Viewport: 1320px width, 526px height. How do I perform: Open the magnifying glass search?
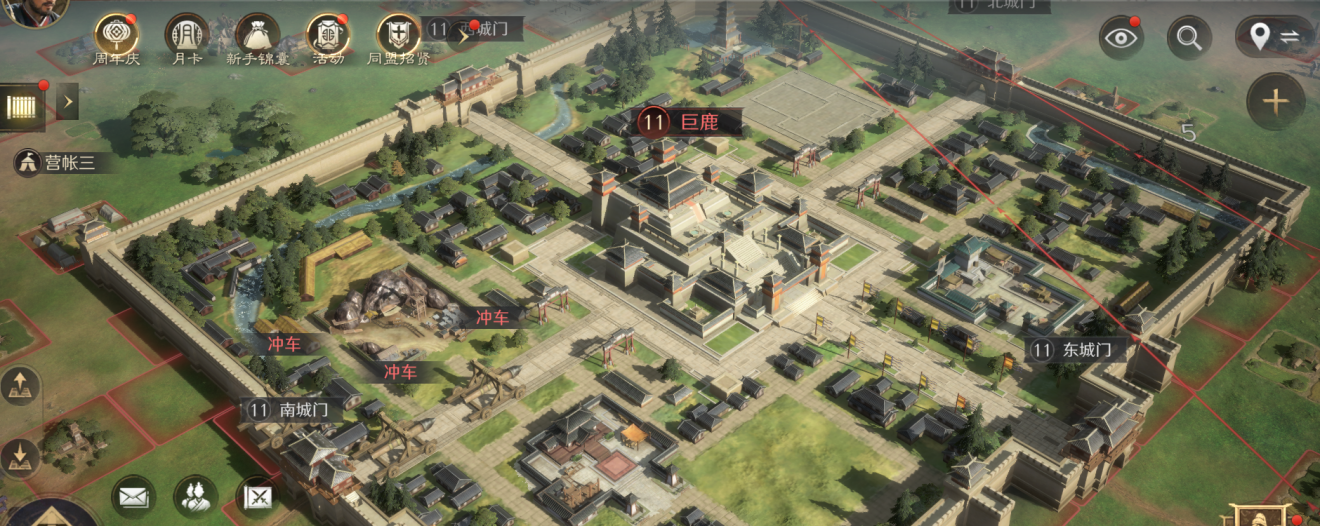click(1189, 39)
